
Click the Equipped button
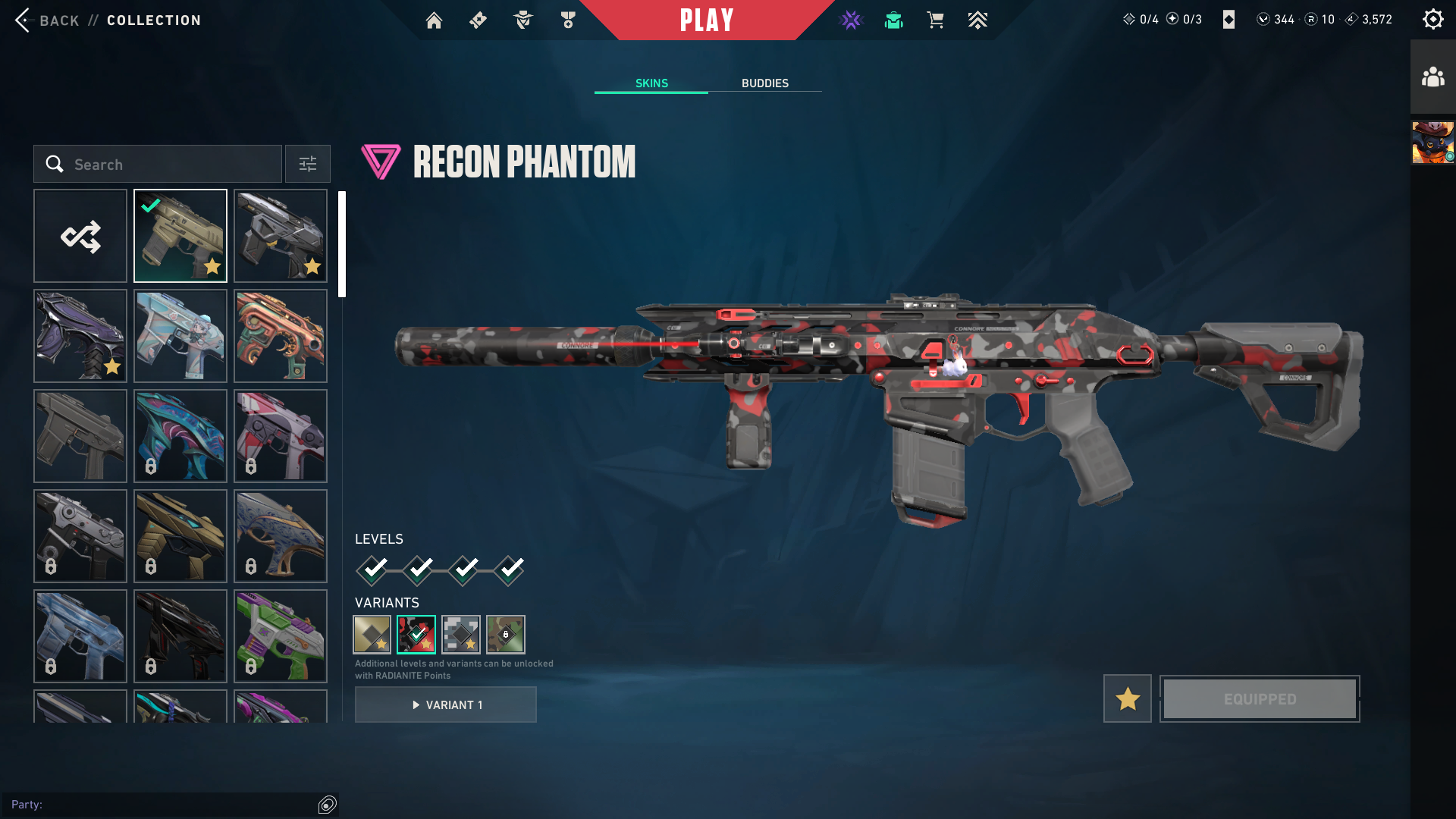(1260, 698)
